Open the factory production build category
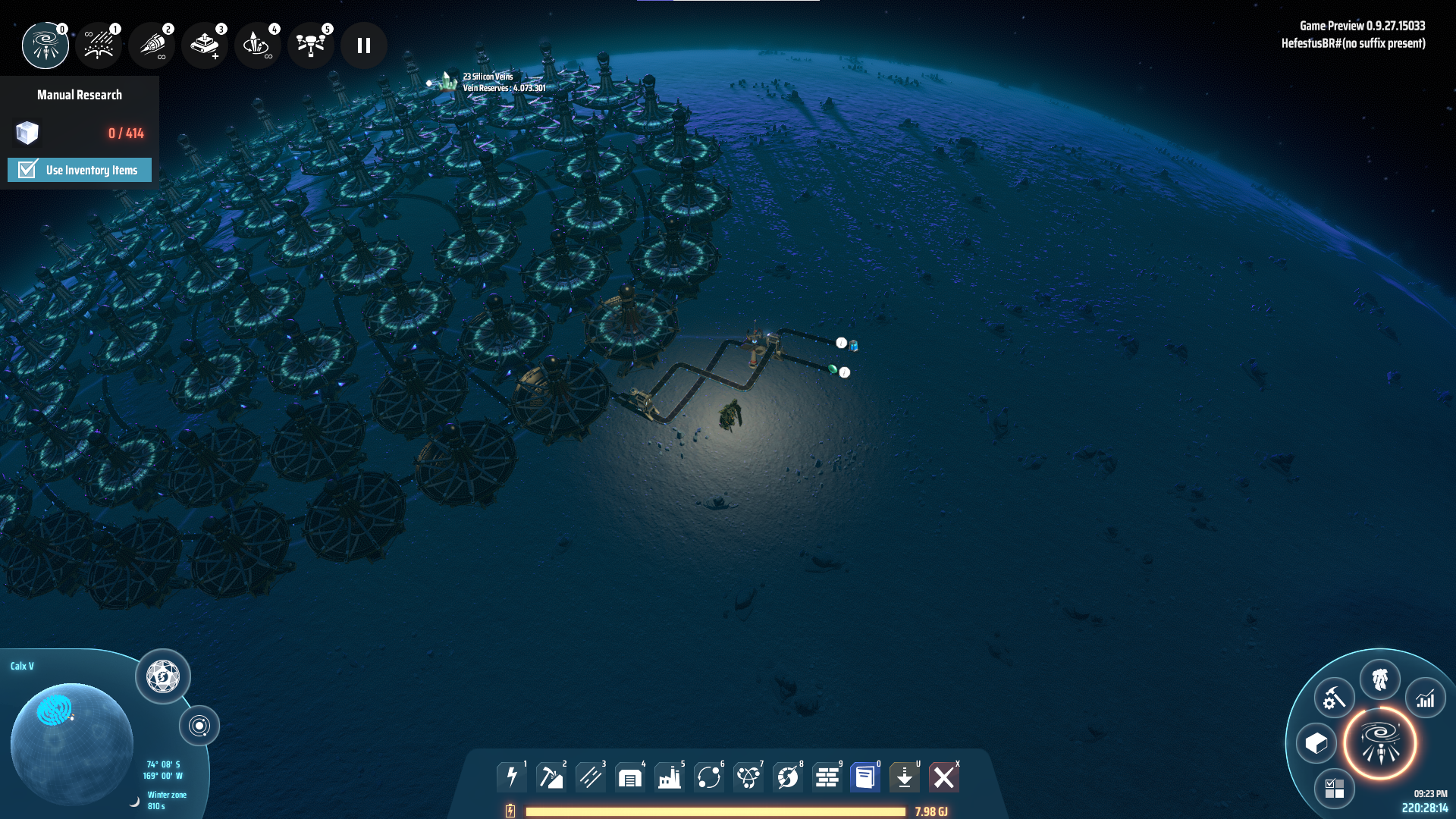 670,777
